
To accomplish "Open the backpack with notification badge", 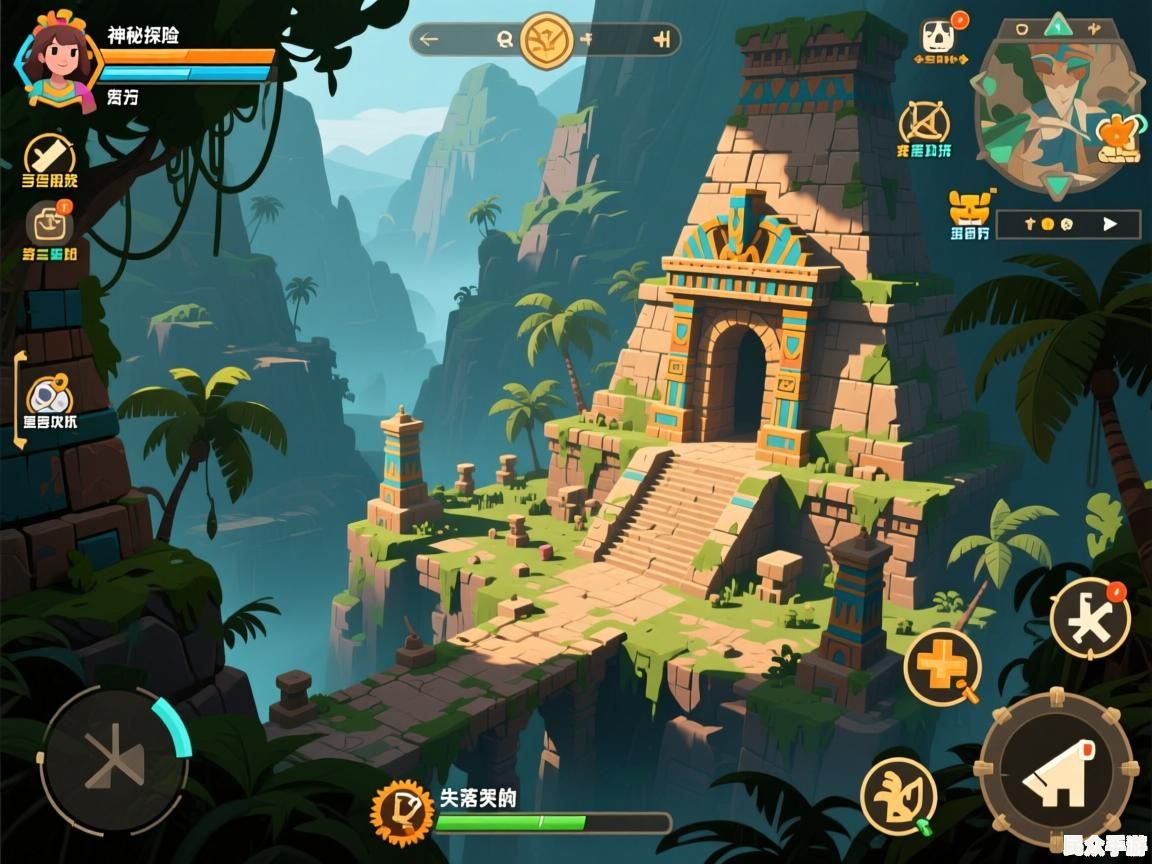I will coord(49,224).
